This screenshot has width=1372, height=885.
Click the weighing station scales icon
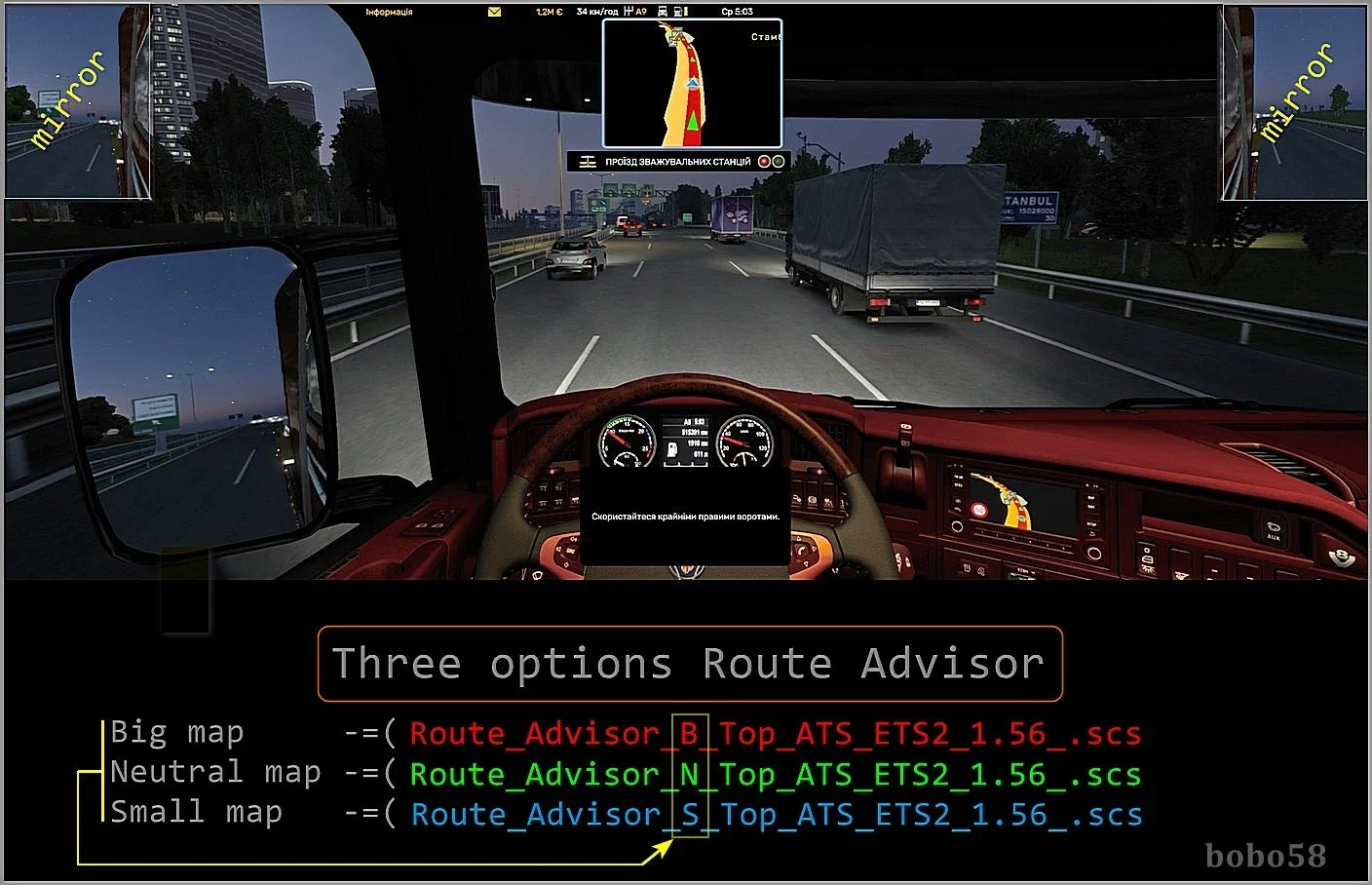[589, 161]
